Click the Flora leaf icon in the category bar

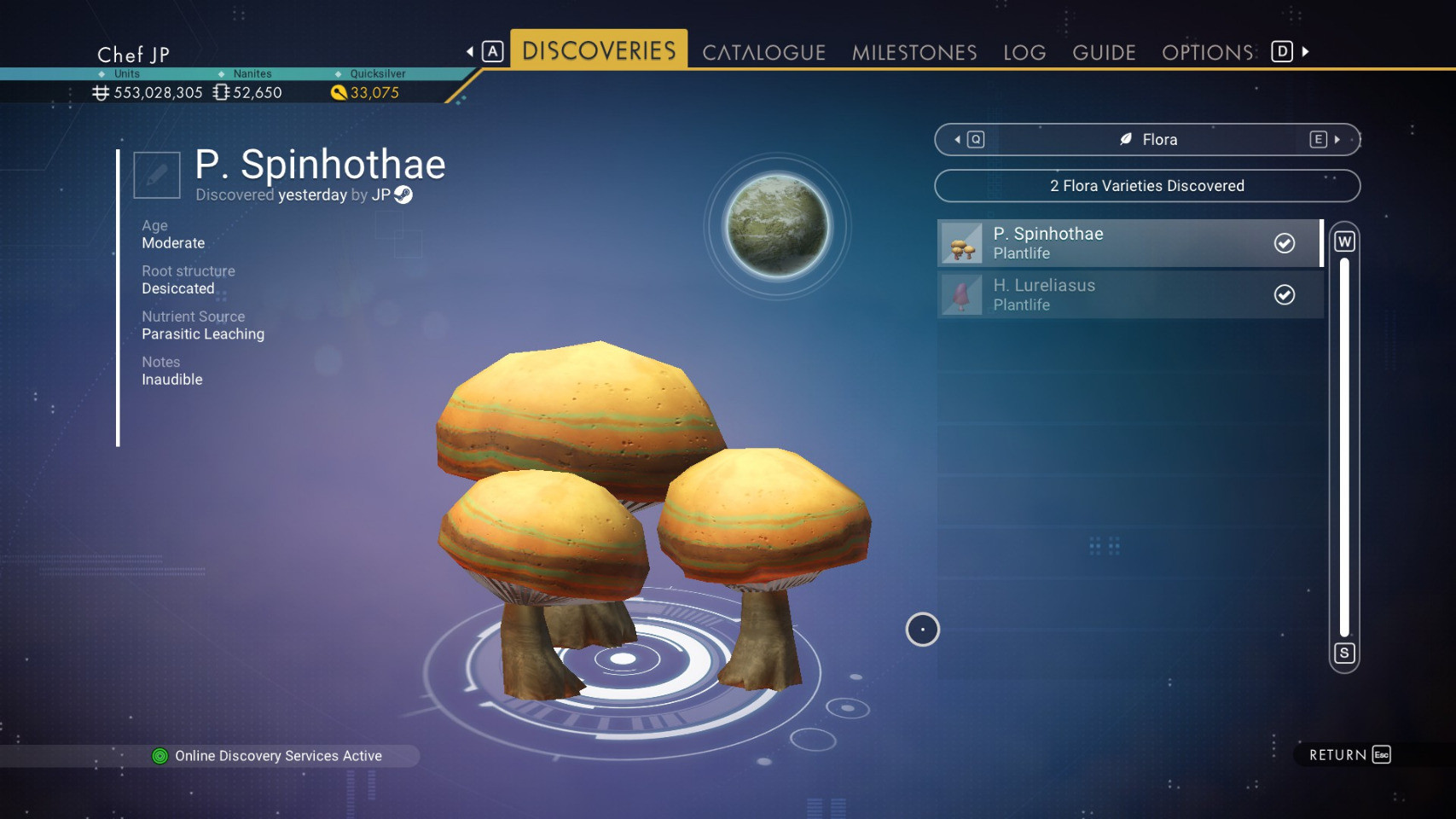point(1126,139)
